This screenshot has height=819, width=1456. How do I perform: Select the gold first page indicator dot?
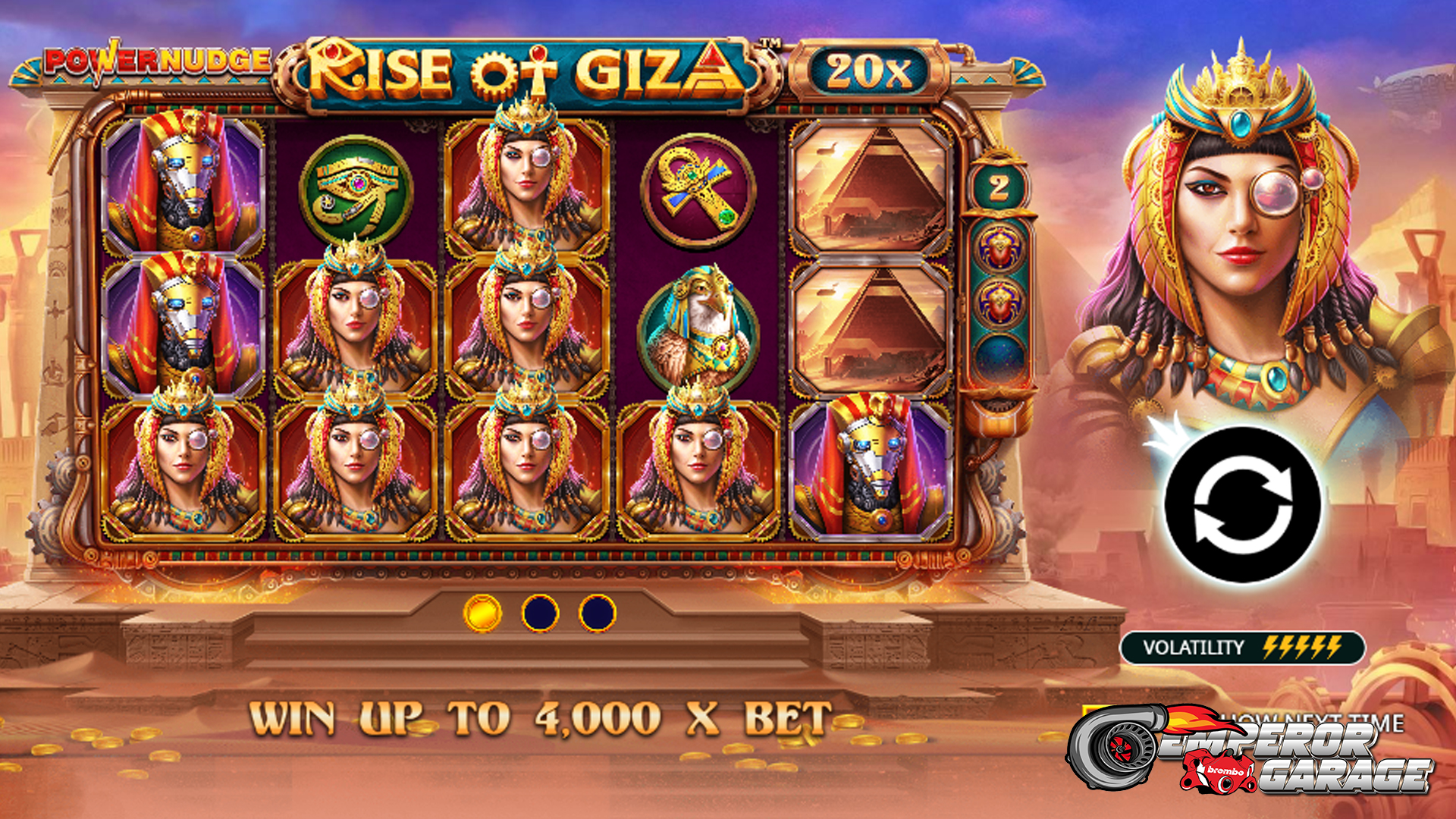pyautogui.click(x=482, y=613)
